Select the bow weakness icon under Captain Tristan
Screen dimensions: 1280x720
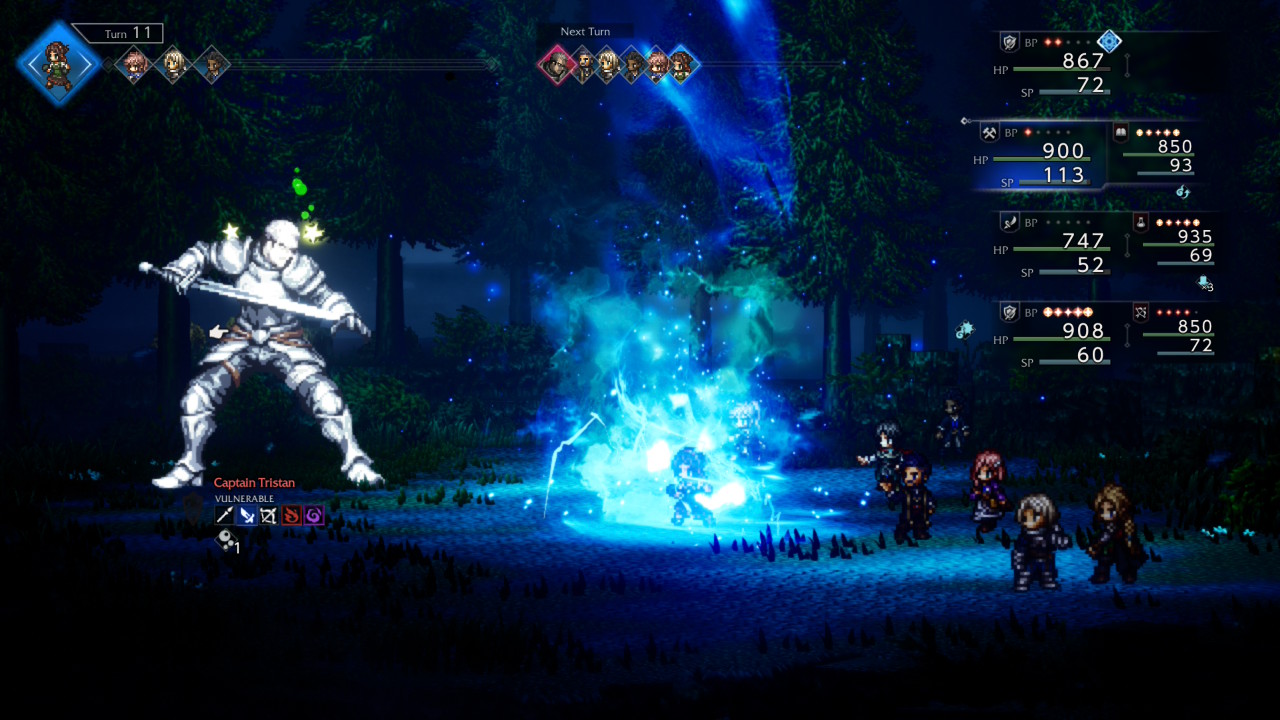click(269, 516)
